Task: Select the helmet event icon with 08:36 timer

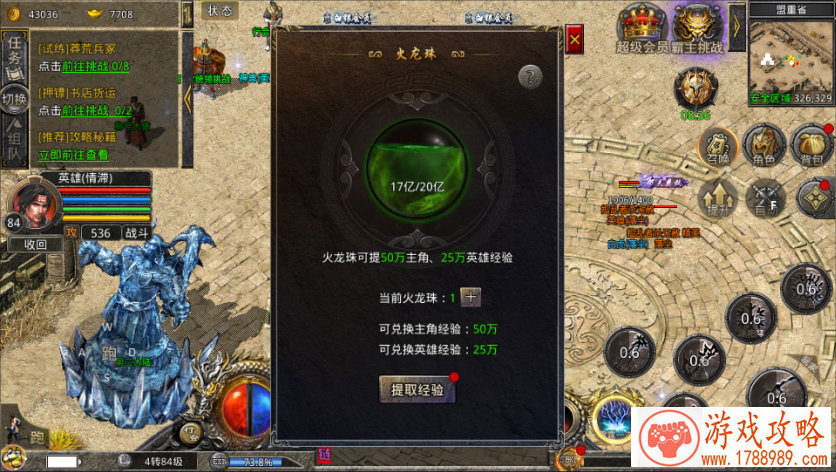Action: coord(695,88)
